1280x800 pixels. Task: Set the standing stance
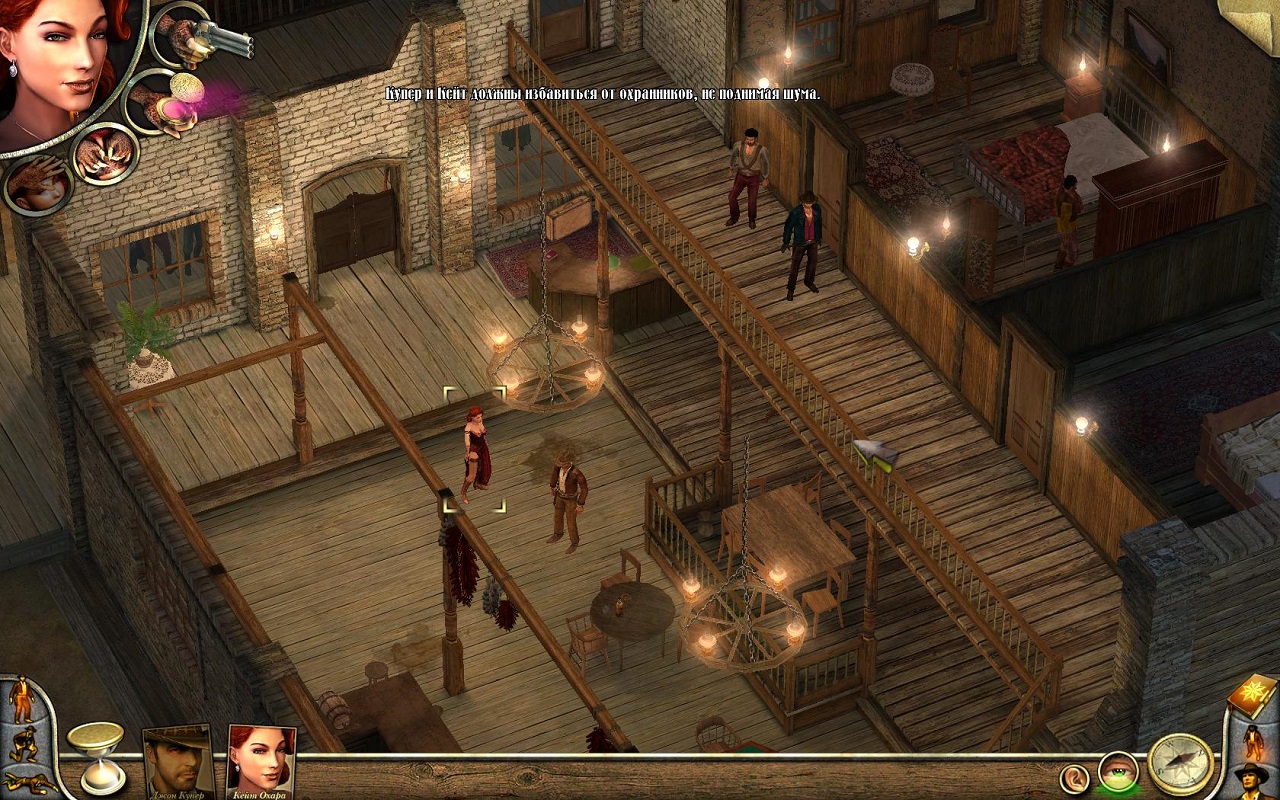(x=21, y=700)
